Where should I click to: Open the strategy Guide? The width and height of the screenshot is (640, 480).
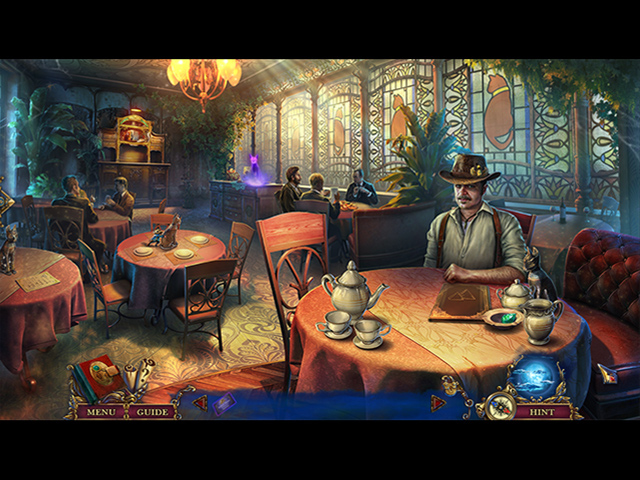153,411
